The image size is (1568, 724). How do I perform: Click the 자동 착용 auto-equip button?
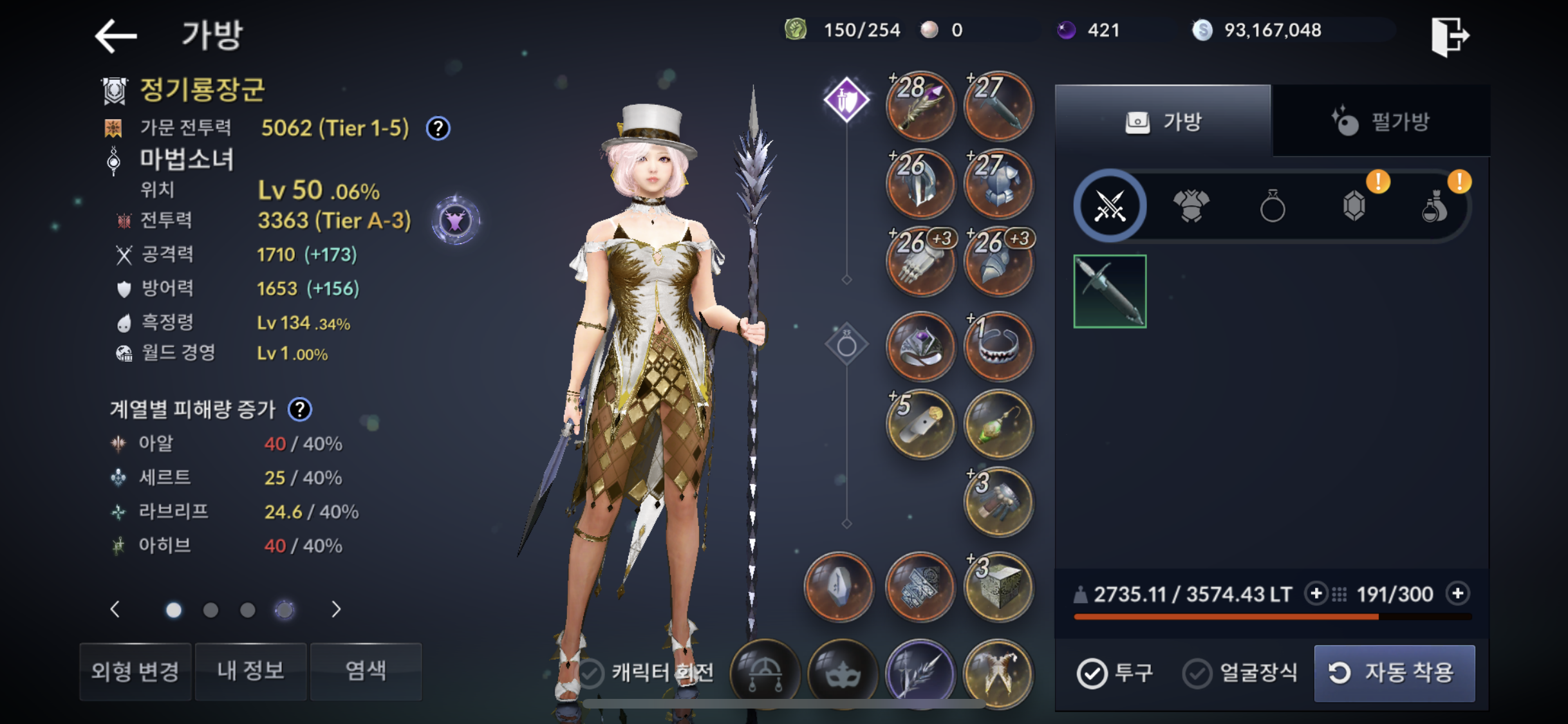1394,673
